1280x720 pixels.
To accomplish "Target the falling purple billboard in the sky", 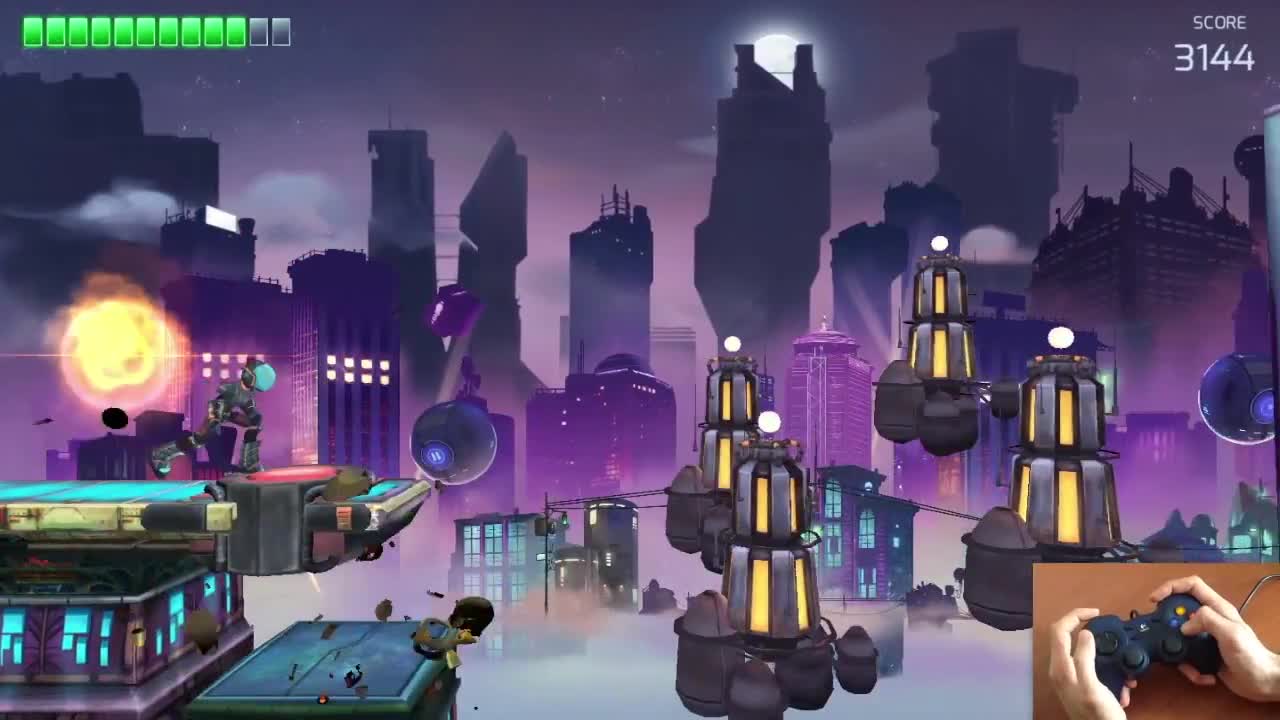I will 455,310.
